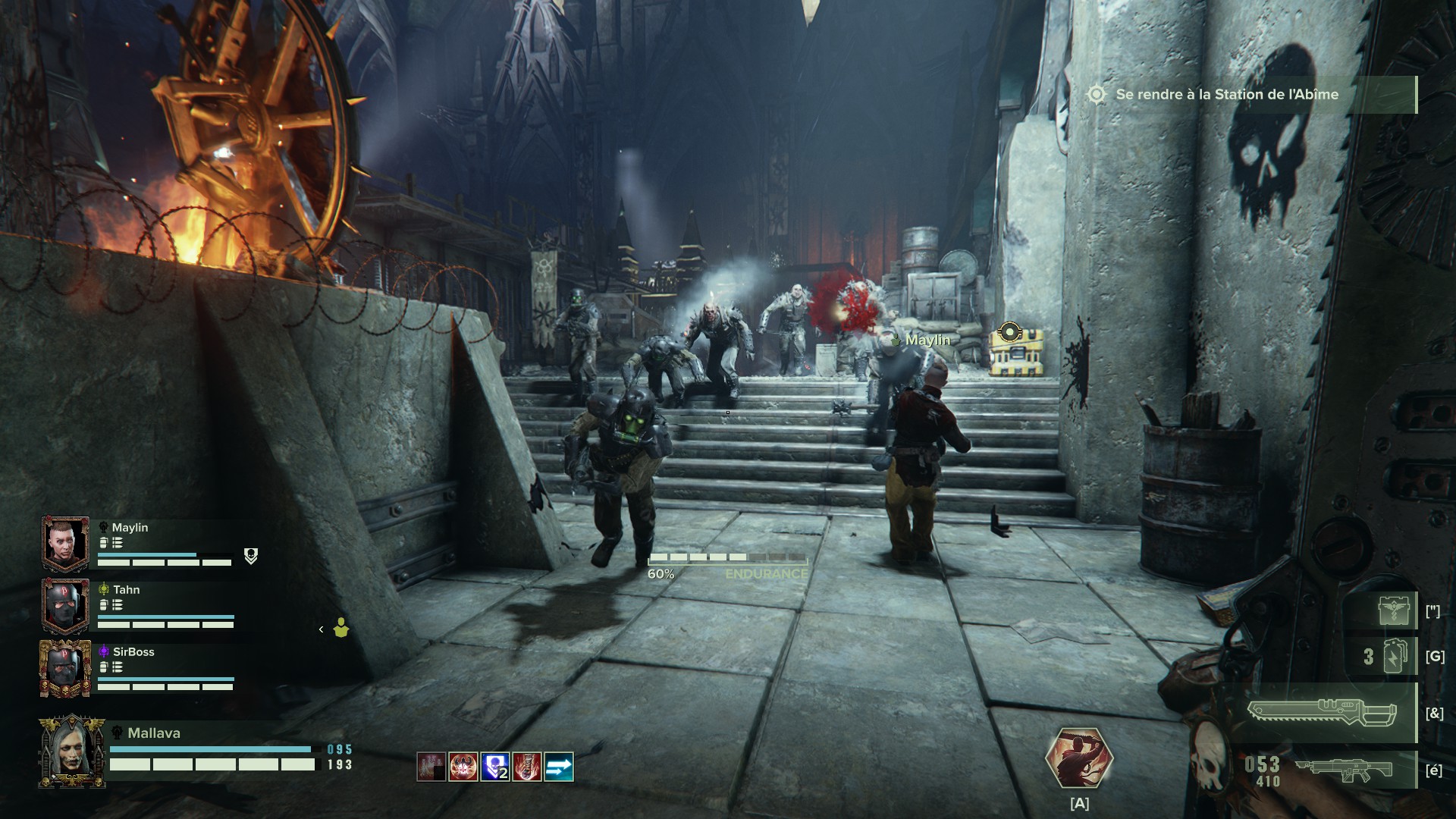
Task: Click the faded cooldown buff icon
Action: click(431, 767)
